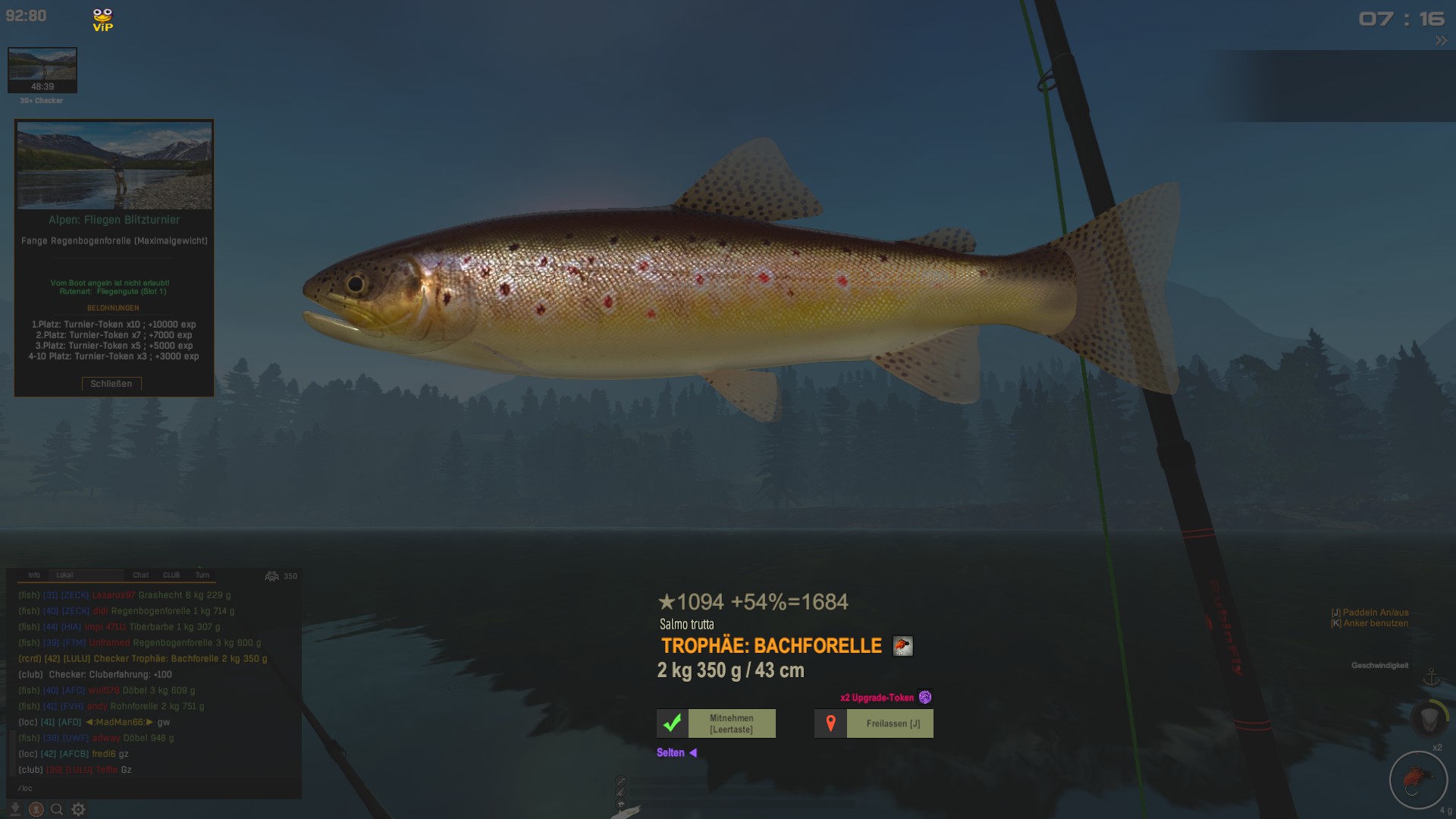Image resolution: width=1456 pixels, height=819 pixels.
Task: Close the tournament panel via Schließen
Action: click(x=111, y=384)
